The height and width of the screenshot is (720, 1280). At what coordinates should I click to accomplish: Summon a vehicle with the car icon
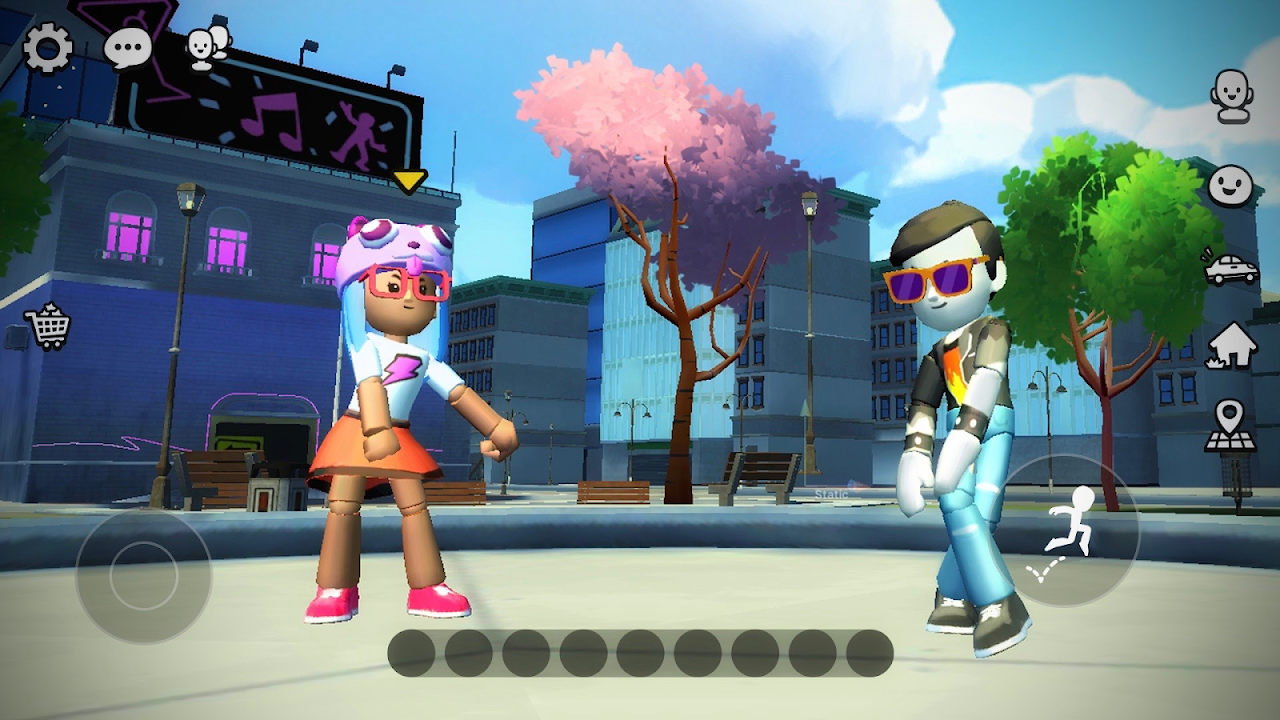tap(1231, 269)
